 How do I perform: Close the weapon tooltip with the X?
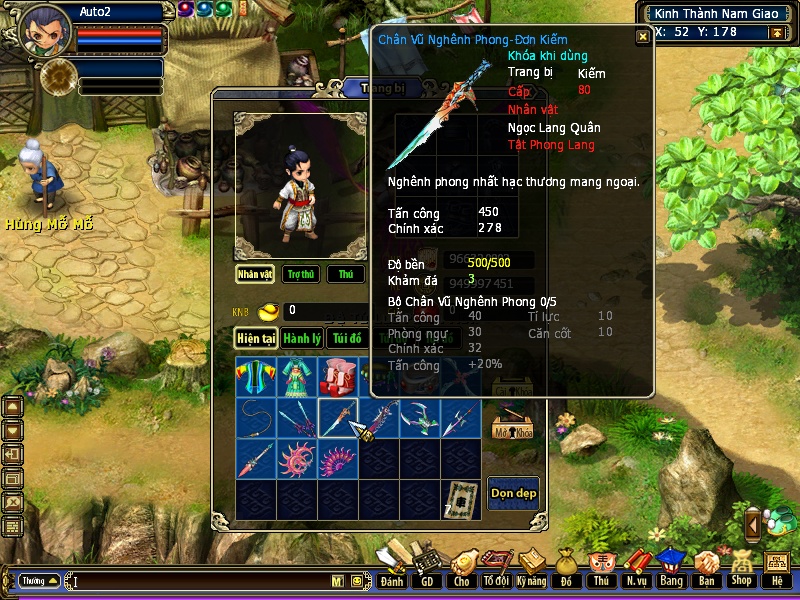pyautogui.click(x=642, y=36)
